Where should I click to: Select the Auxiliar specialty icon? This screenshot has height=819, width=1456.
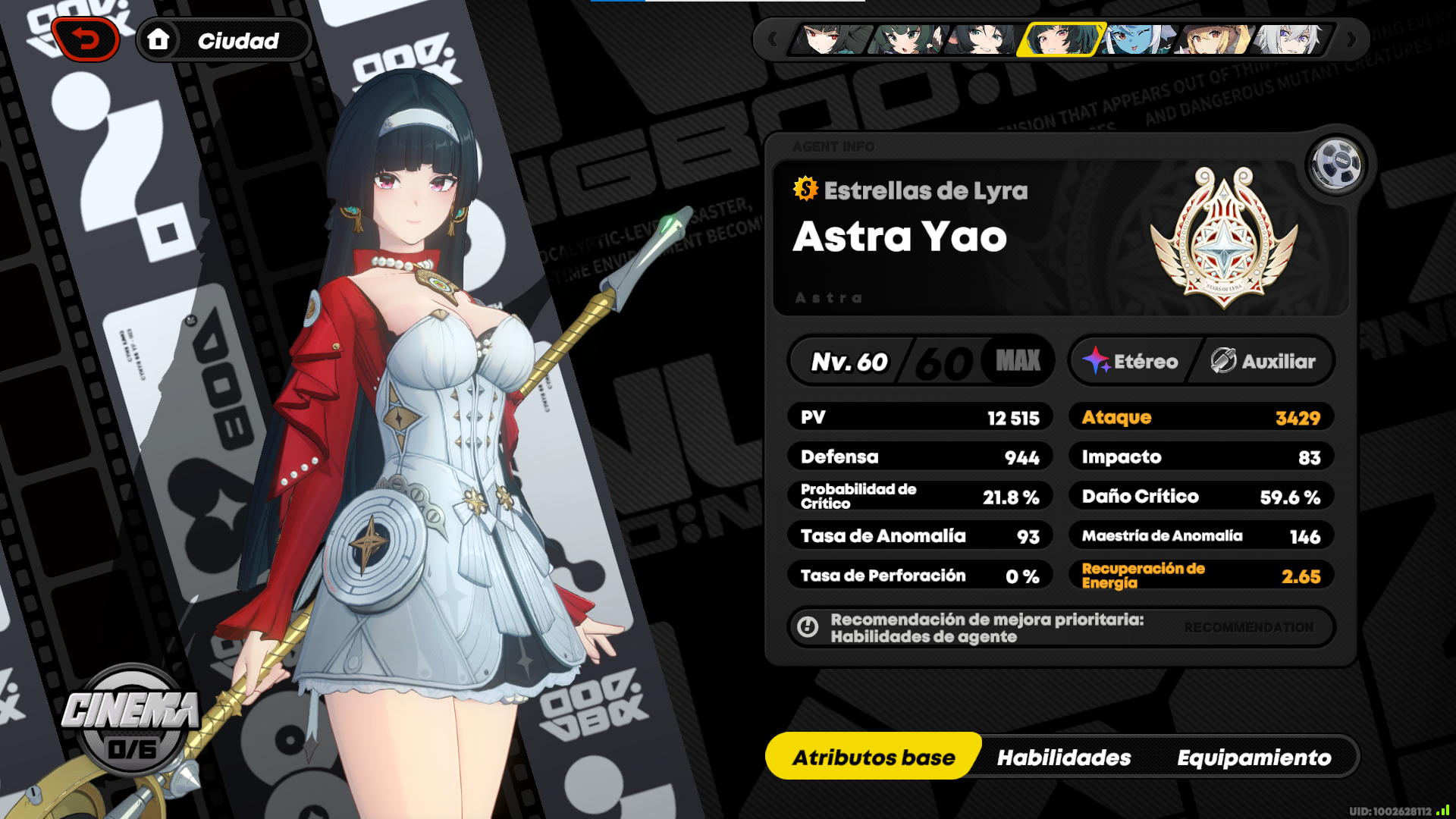coord(1224,361)
